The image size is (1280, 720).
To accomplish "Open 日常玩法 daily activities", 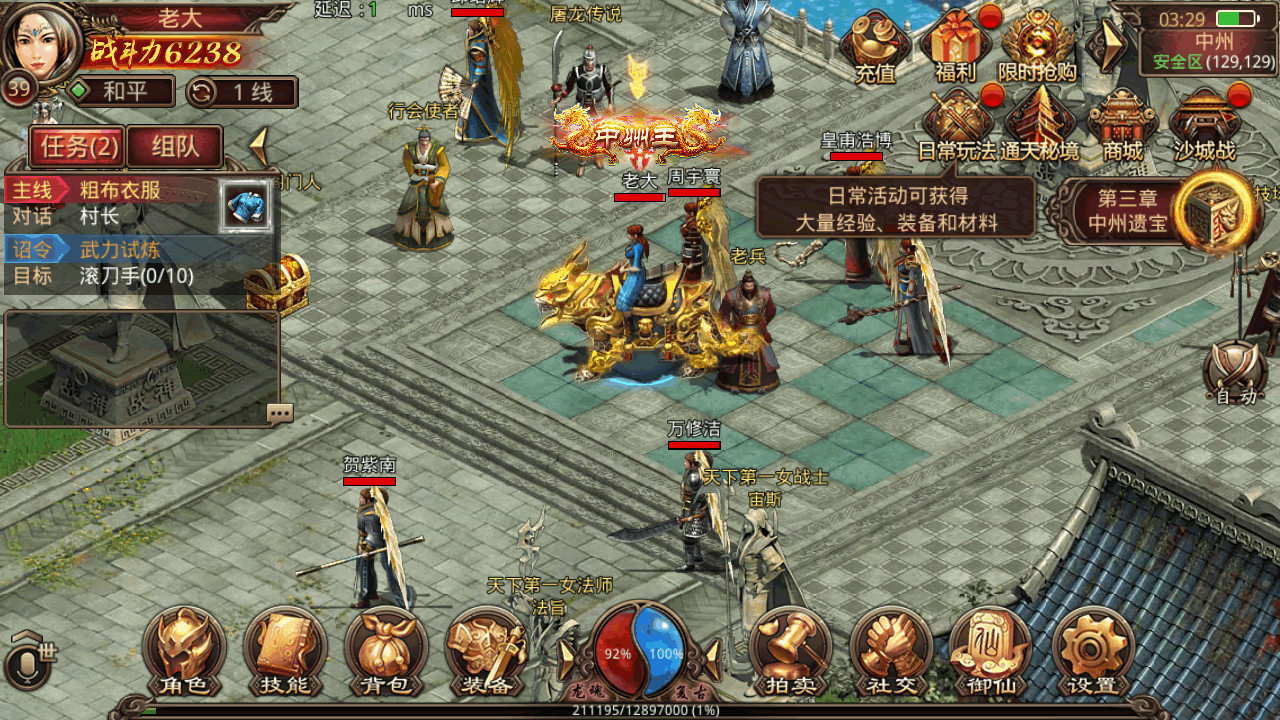I will (x=957, y=126).
